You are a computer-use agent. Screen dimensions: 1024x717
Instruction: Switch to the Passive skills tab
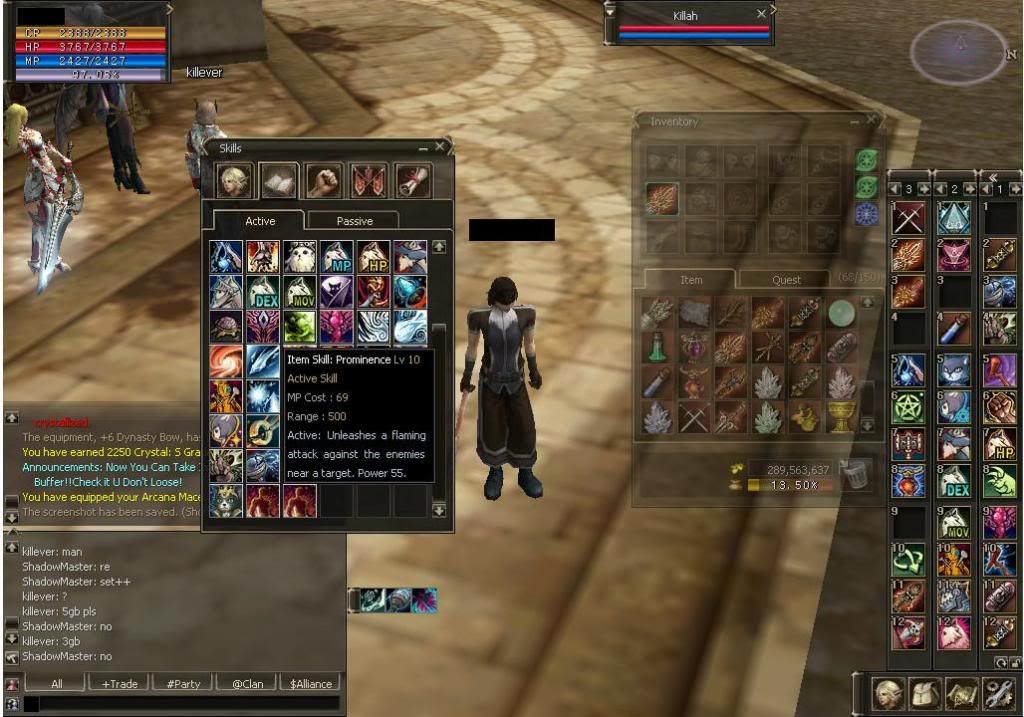(x=354, y=221)
